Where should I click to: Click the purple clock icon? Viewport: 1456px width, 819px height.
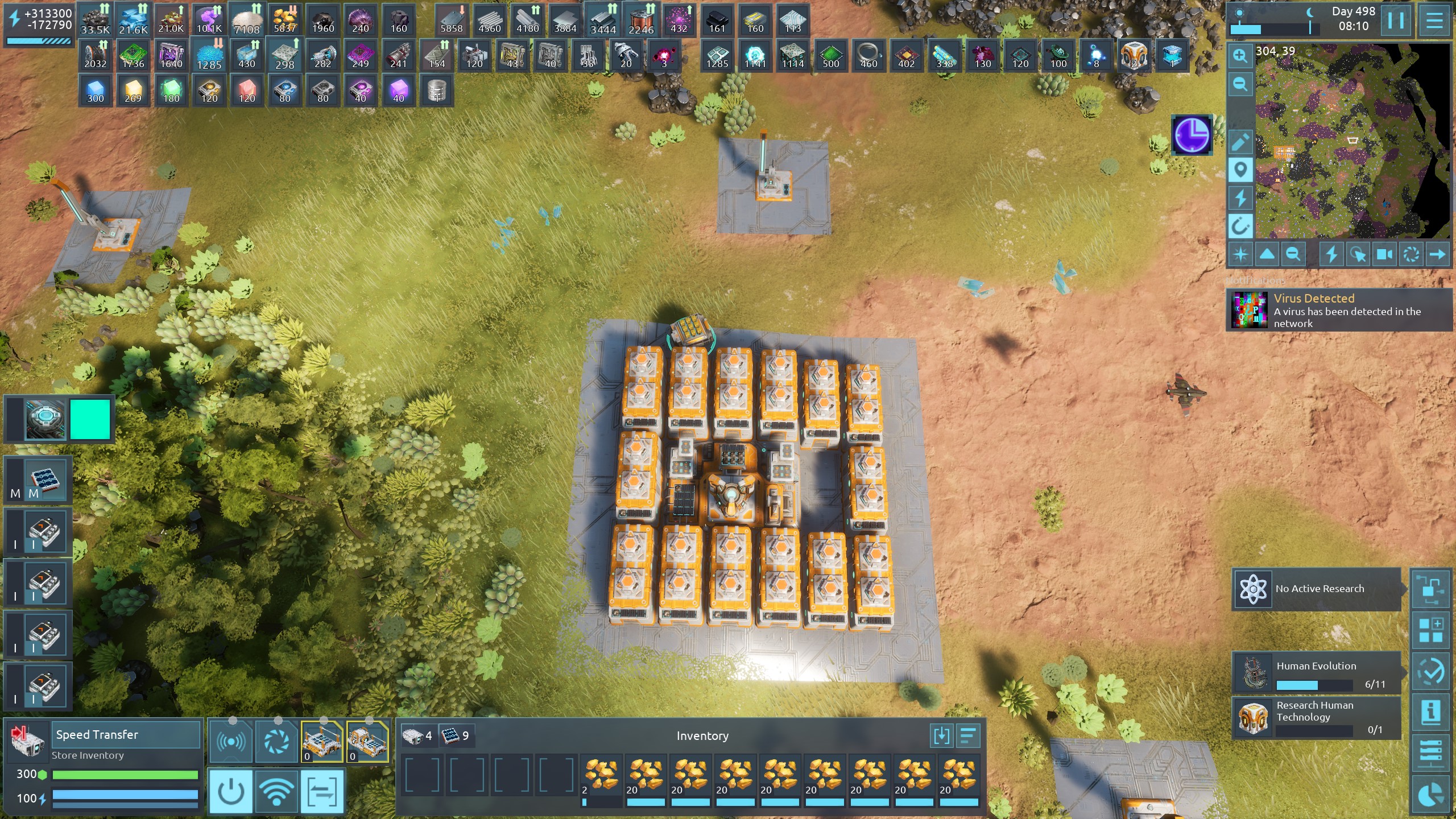click(1192, 135)
